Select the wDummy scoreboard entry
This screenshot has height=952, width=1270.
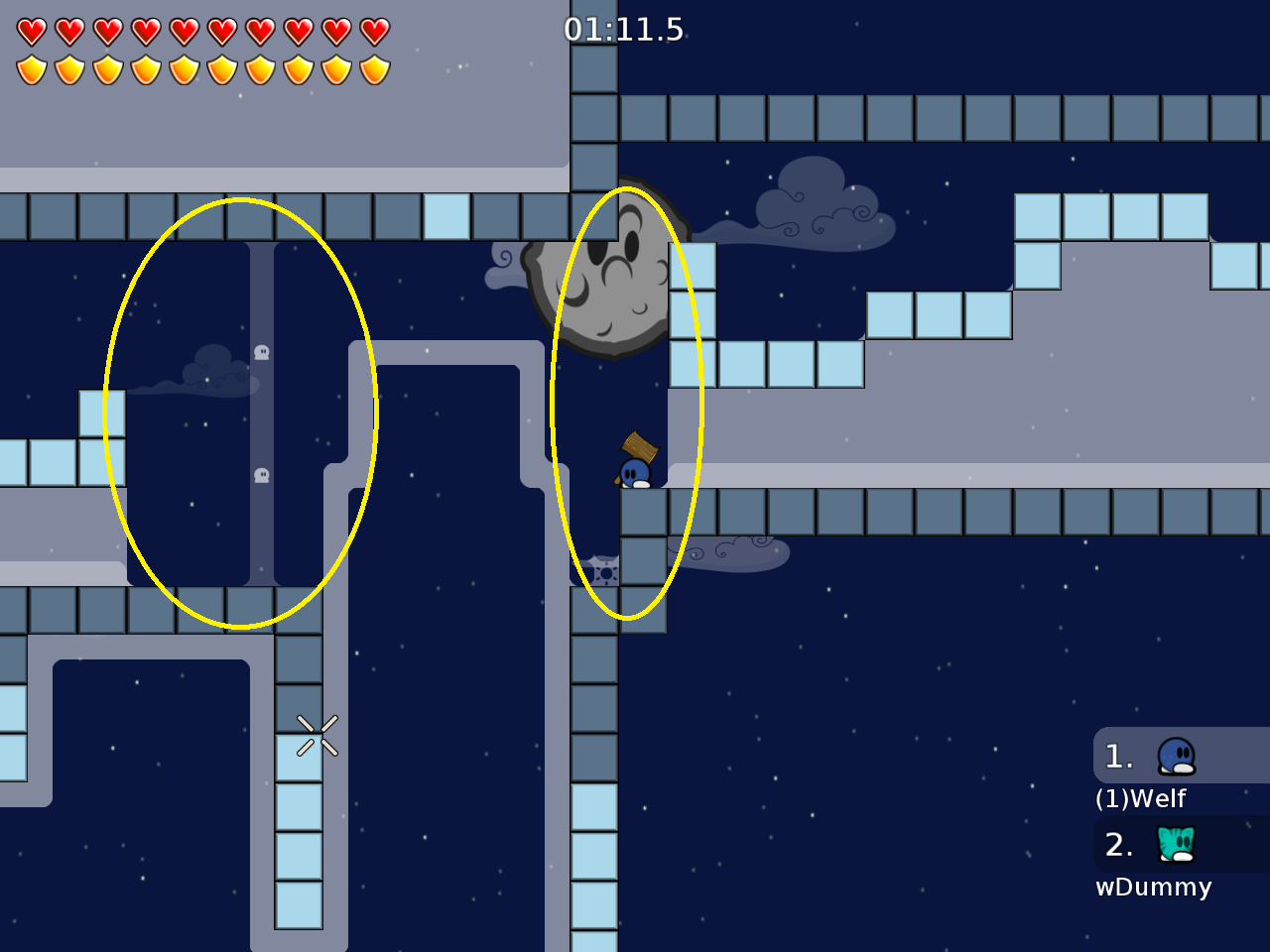[x=1153, y=887]
